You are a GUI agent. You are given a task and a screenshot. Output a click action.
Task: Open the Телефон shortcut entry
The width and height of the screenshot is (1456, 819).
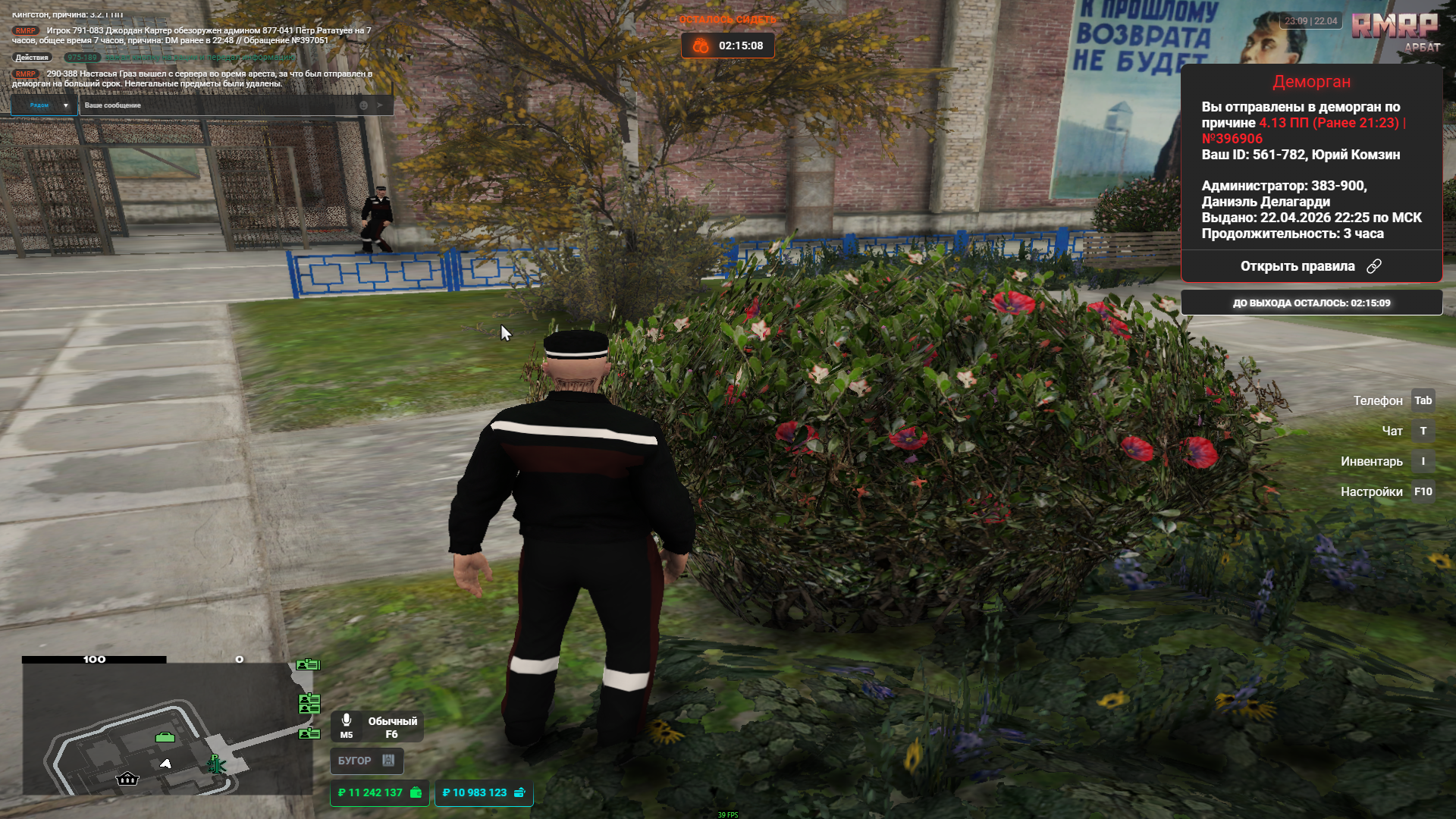point(1392,400)
